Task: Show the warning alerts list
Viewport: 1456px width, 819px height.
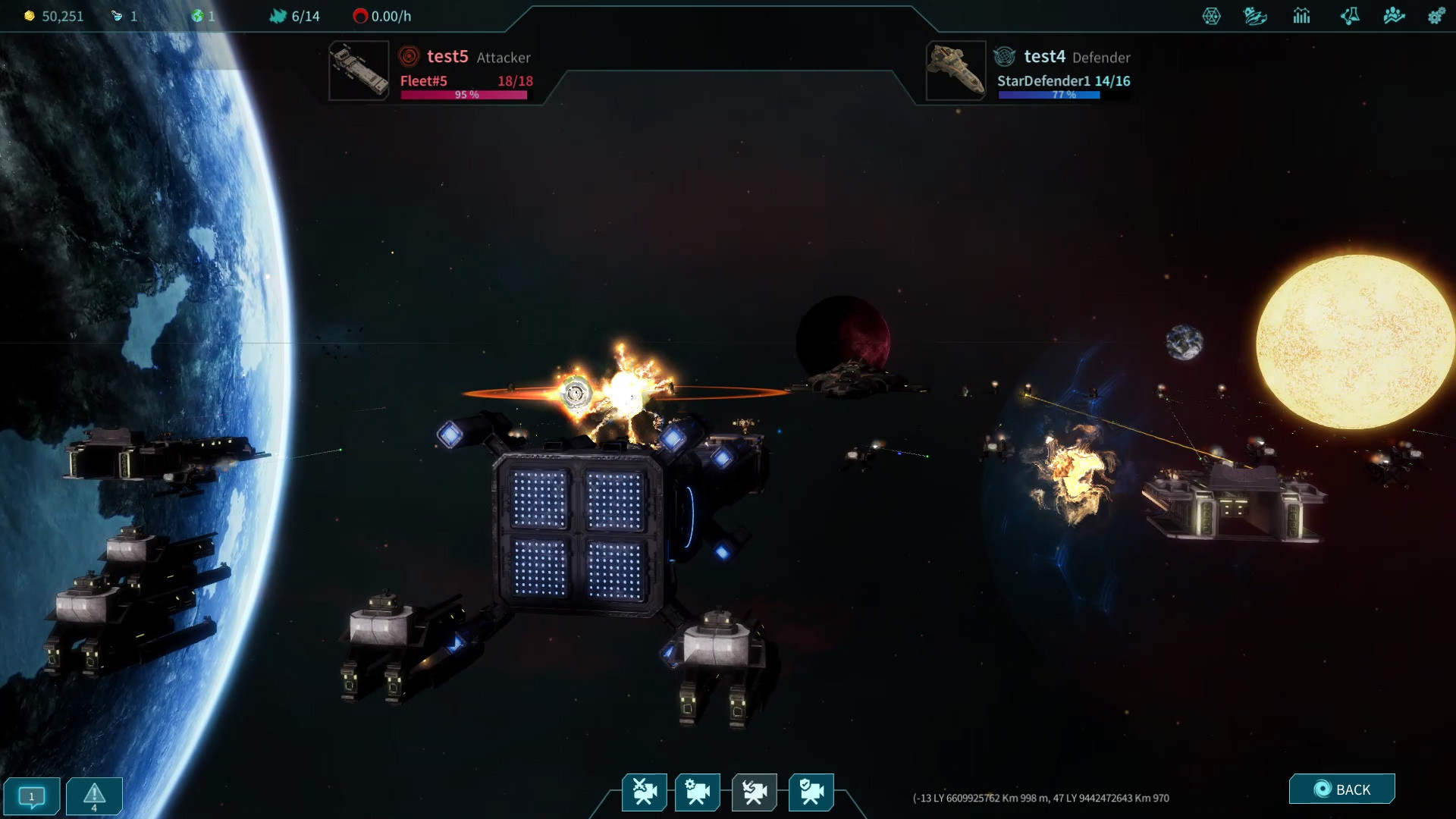Action: pyautogui.click(x=94, y=796)
